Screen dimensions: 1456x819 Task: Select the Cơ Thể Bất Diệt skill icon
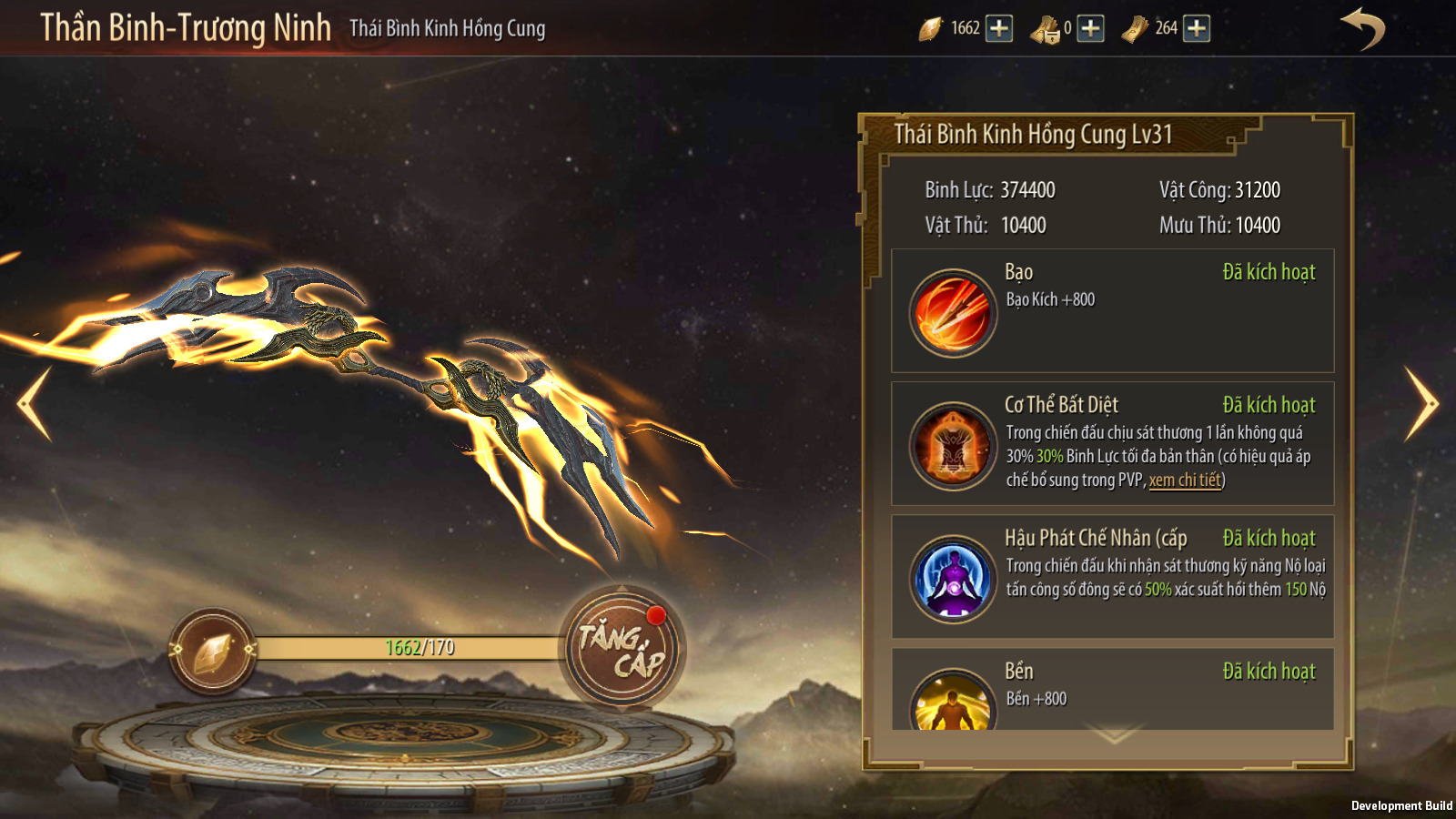point(953,446)
